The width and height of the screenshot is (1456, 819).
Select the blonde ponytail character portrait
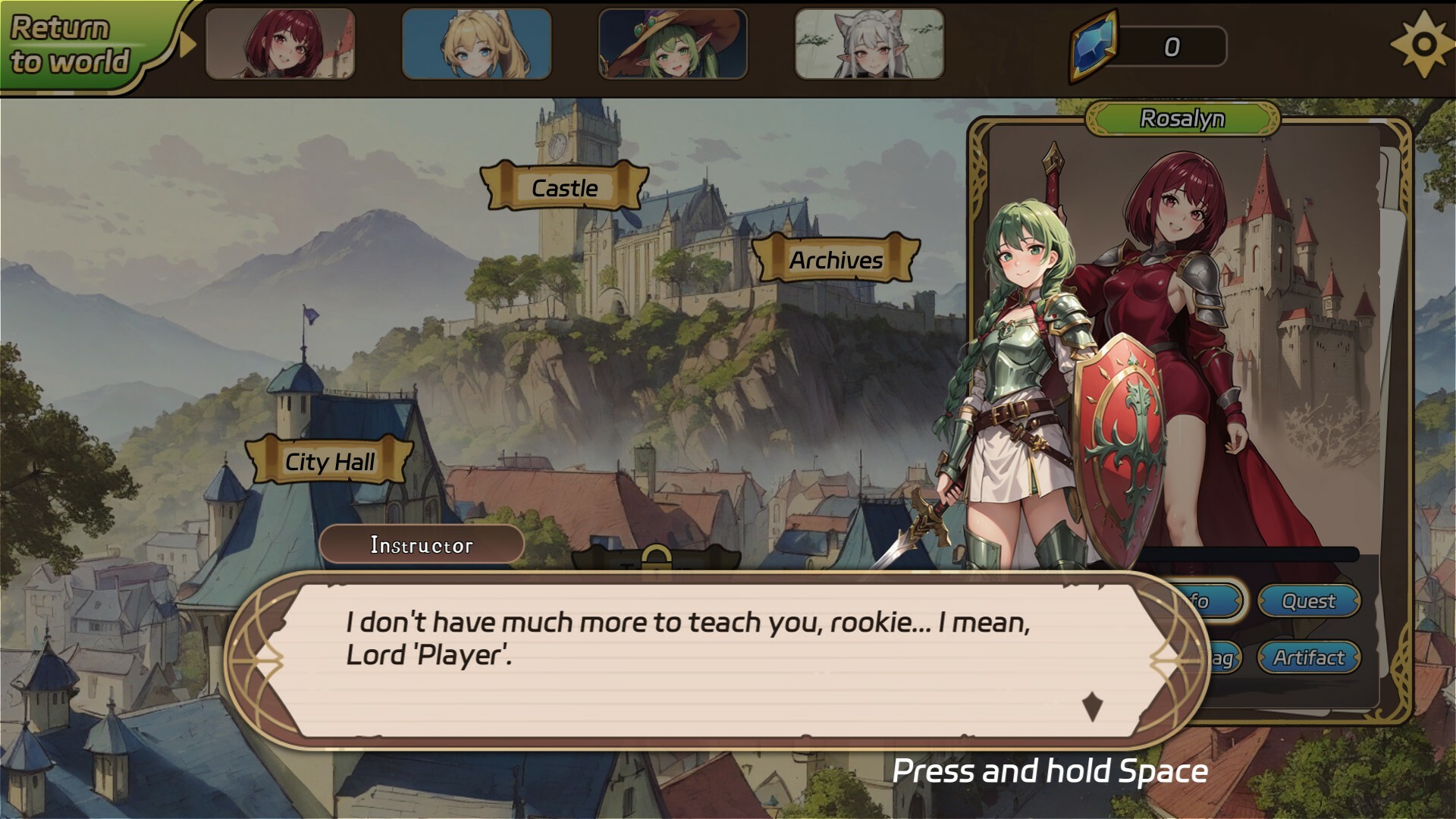point(476,43)
